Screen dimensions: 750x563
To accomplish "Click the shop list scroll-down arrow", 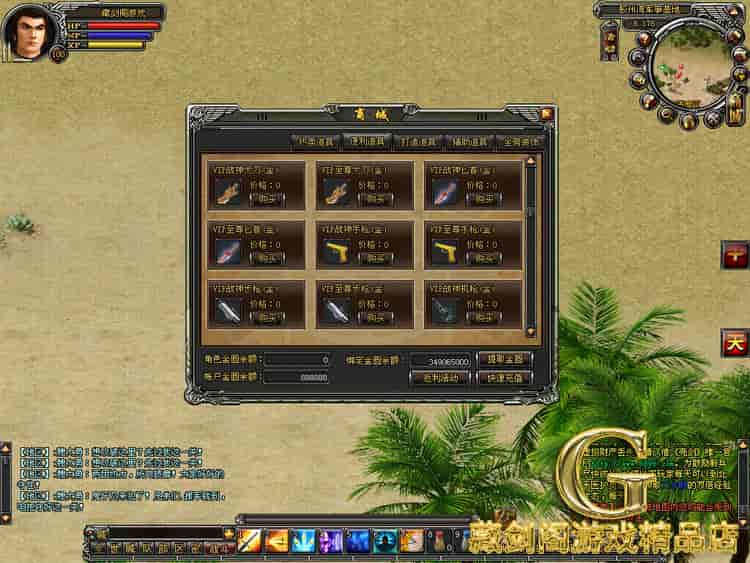I will (531, 333).
